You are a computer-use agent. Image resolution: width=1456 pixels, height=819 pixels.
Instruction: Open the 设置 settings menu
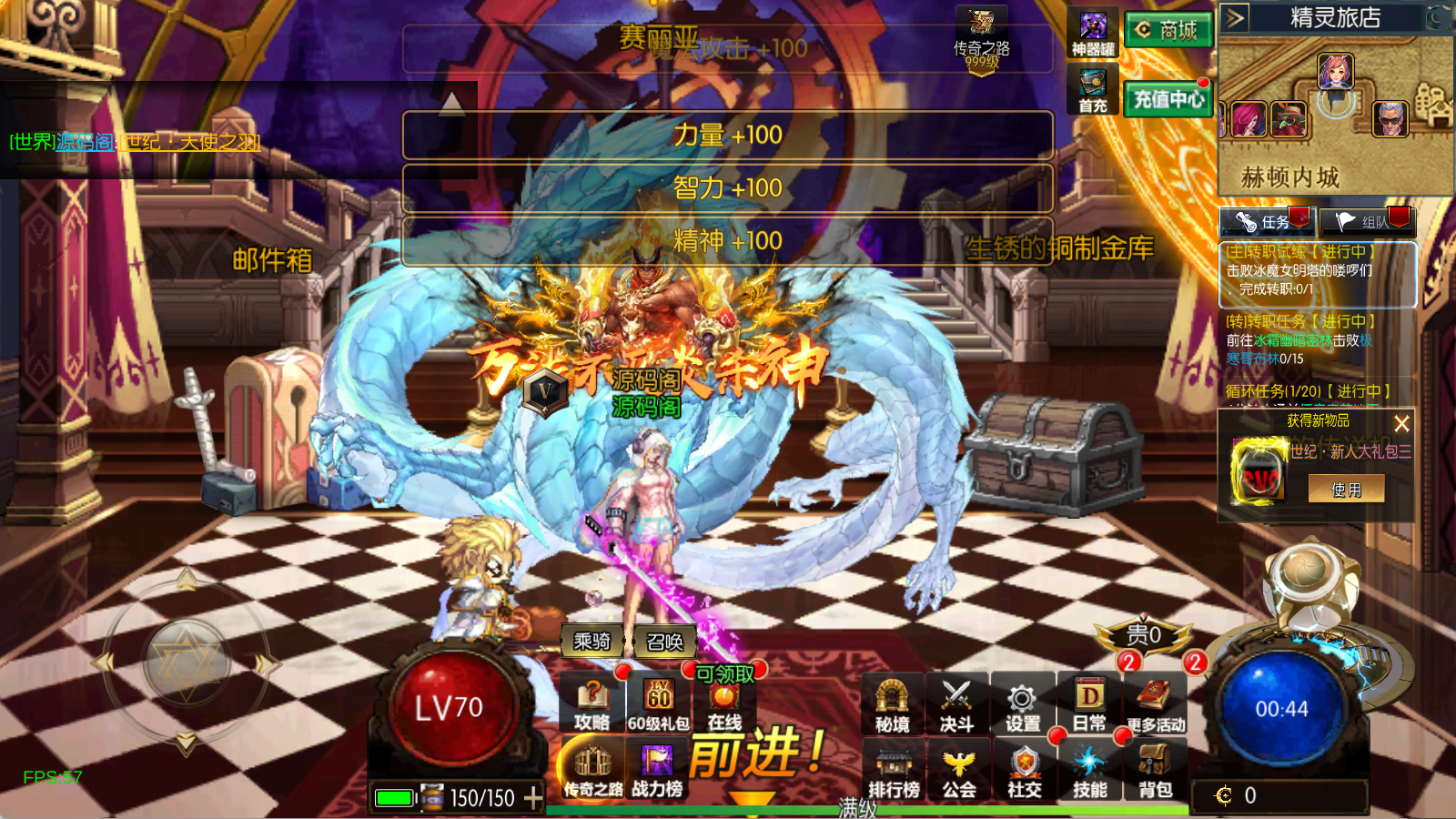1023,704
